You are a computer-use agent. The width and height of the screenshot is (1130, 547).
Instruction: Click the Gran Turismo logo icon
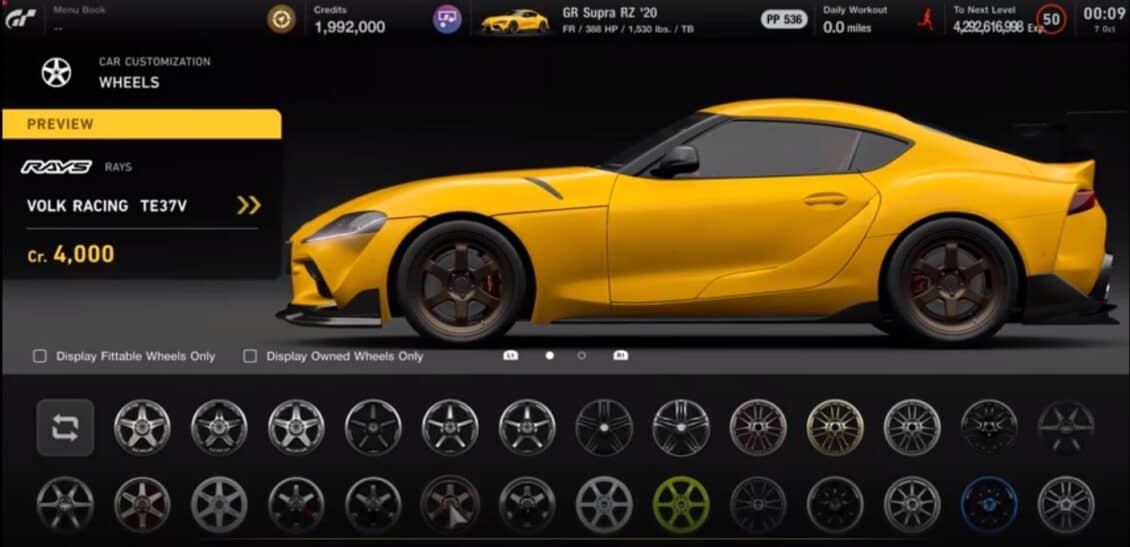(19, 18)
